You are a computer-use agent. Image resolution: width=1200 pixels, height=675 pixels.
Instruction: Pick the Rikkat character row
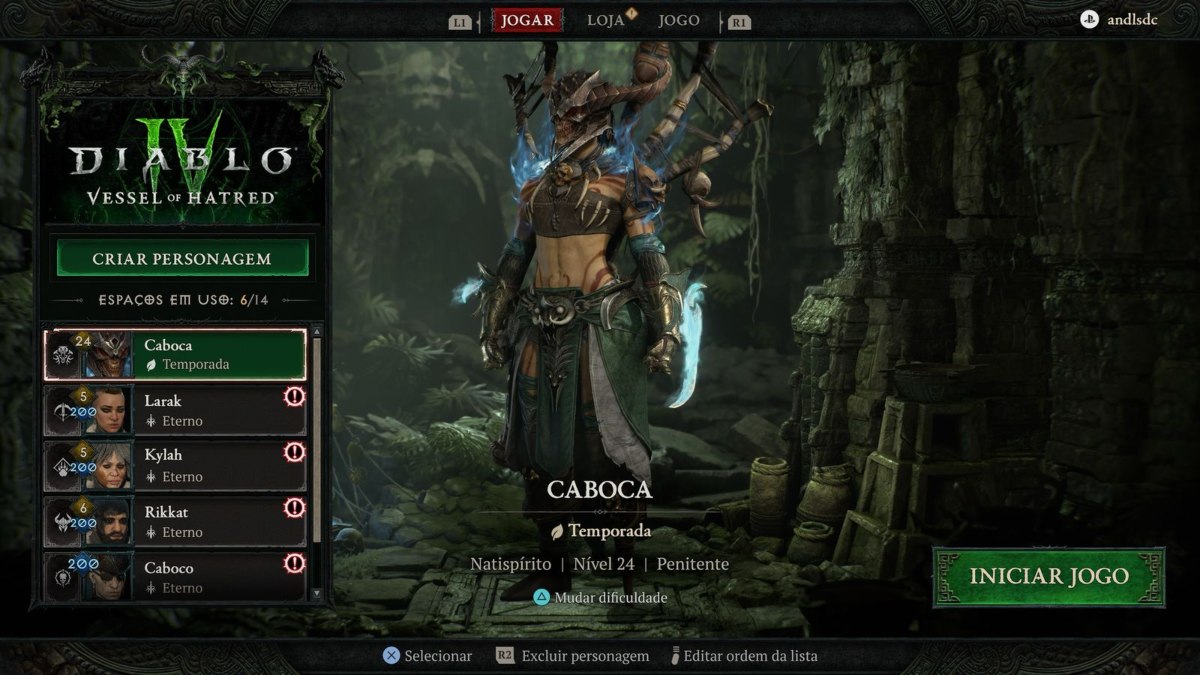click(175, 522)
